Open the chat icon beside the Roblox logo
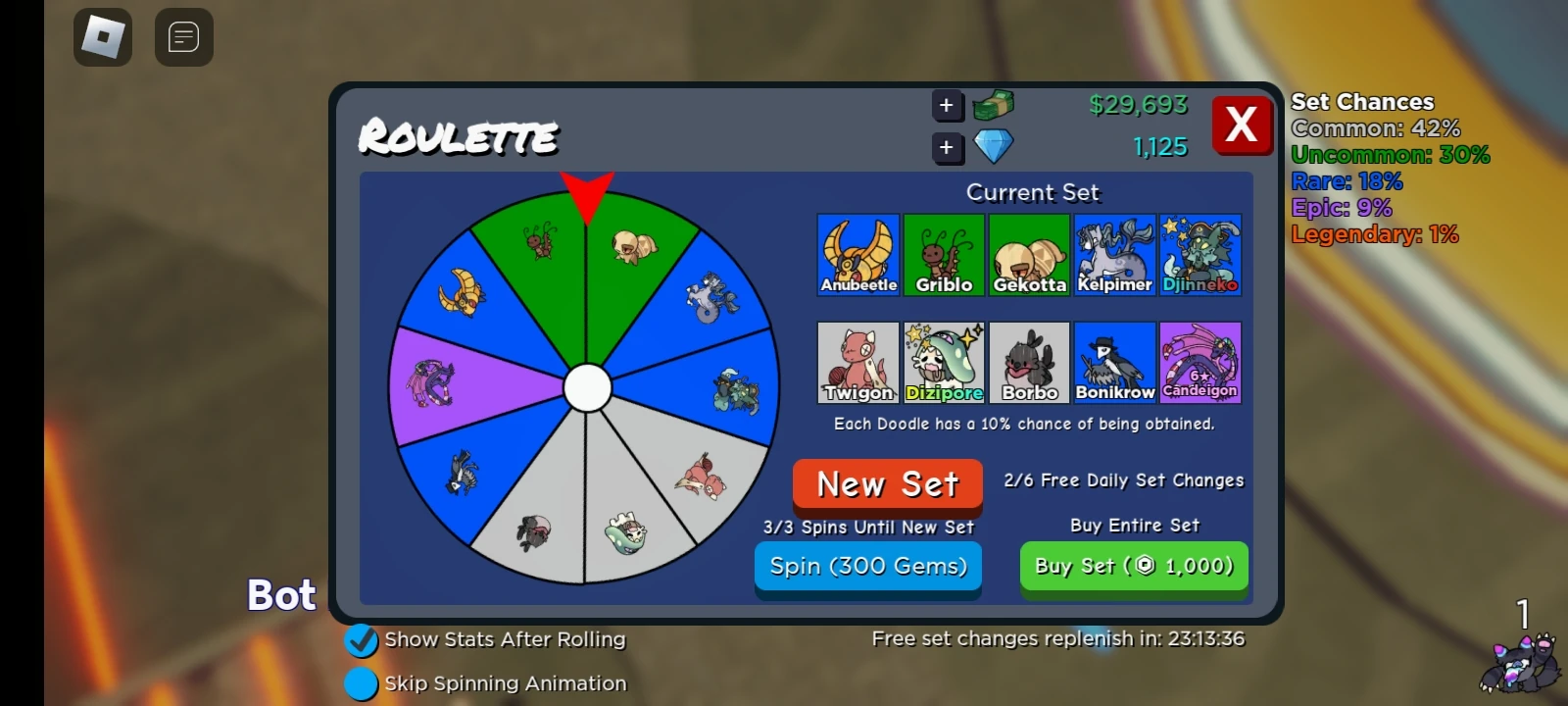The width and height of the screenshot is (1568, 706). point(183,37)
